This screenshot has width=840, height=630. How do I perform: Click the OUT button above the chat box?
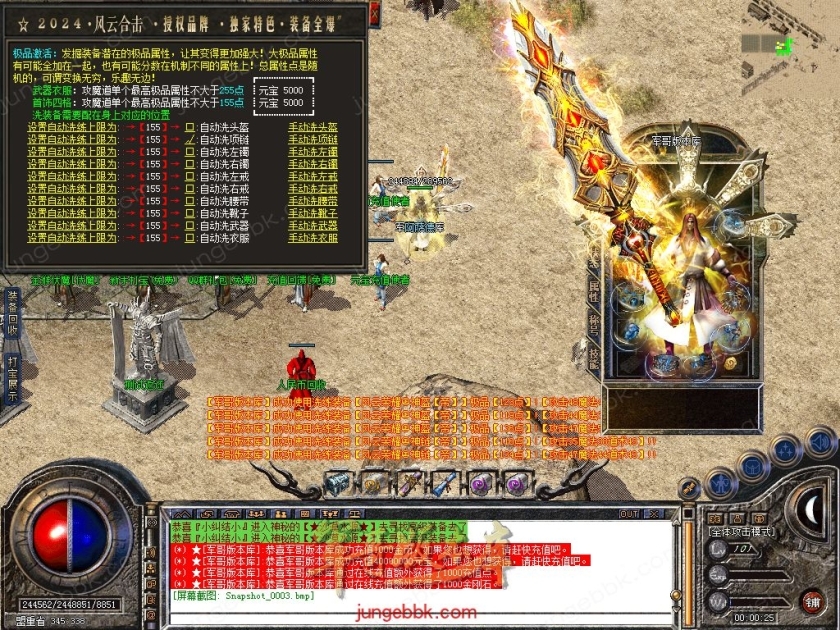[629, 514]
